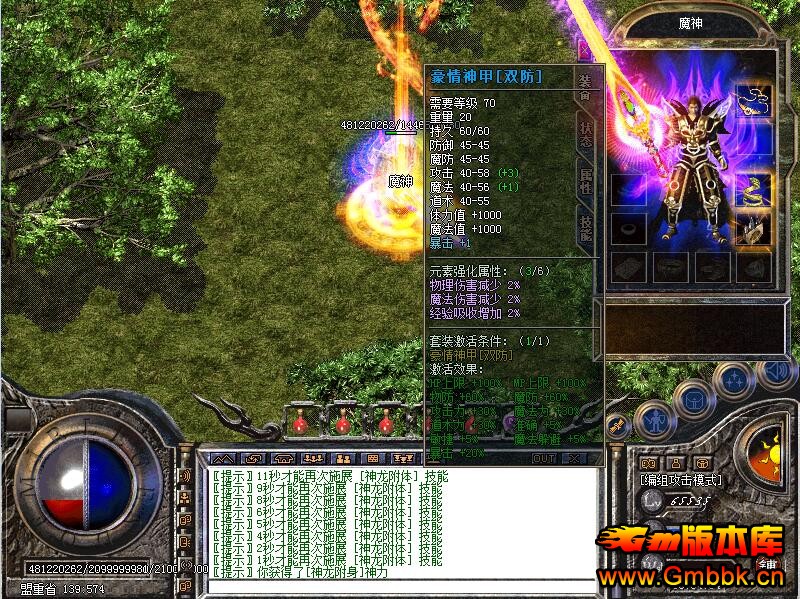Toggle the sound speaker button
Image resolution: width=800 pixels, height=599 pixels.
(776, 371)
